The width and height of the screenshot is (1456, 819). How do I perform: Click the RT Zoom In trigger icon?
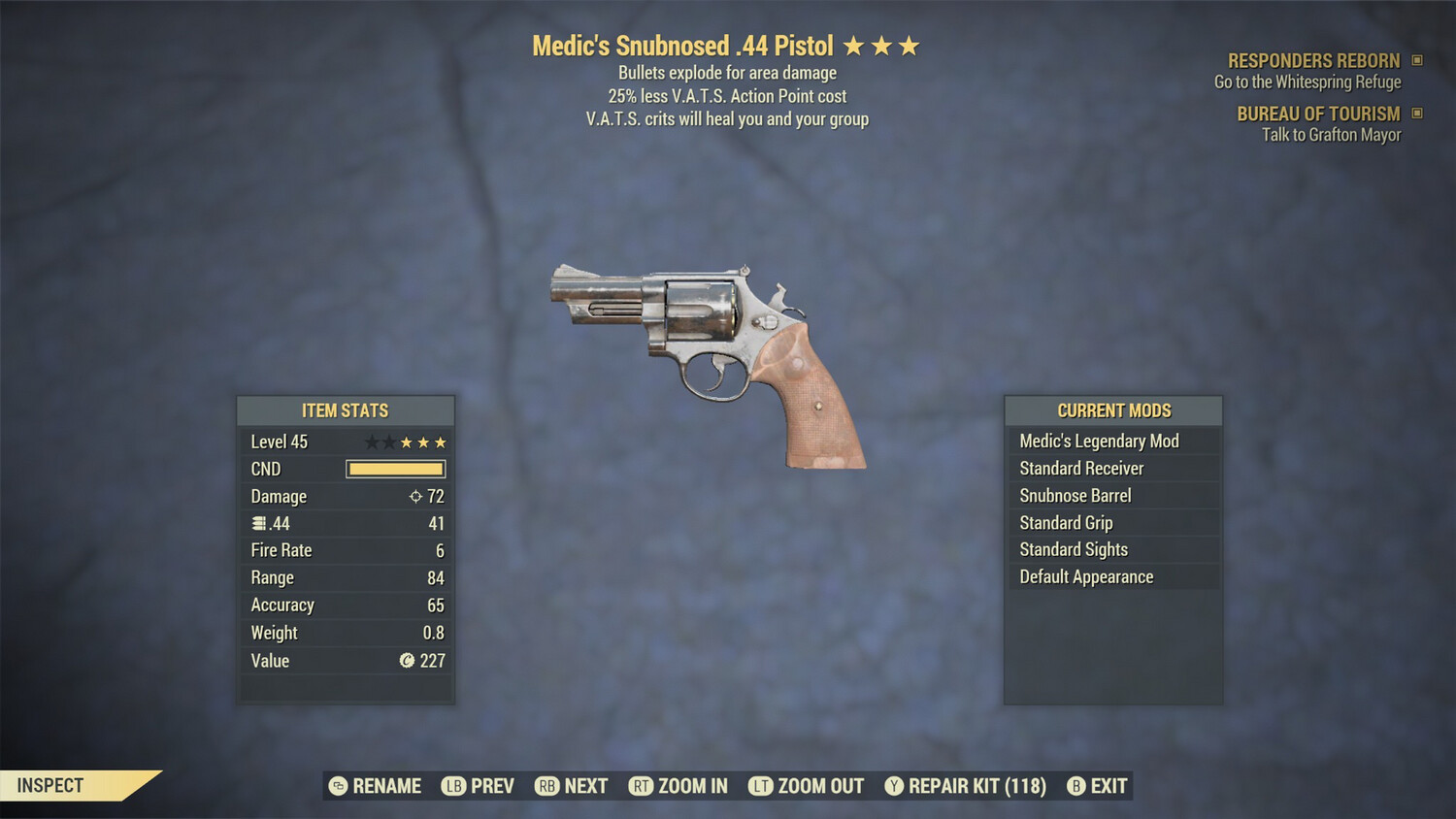(642, 786)
